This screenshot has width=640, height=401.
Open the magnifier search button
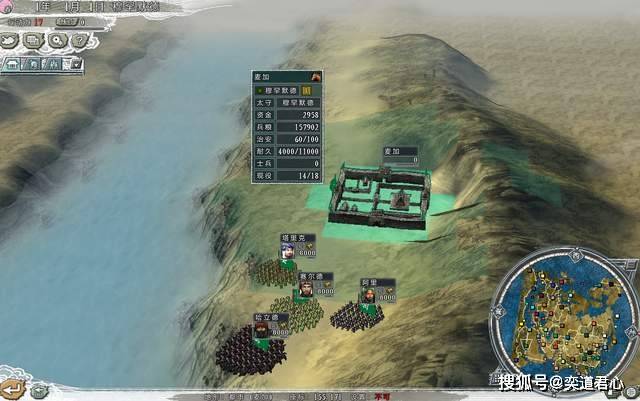[x=57, y=41]
